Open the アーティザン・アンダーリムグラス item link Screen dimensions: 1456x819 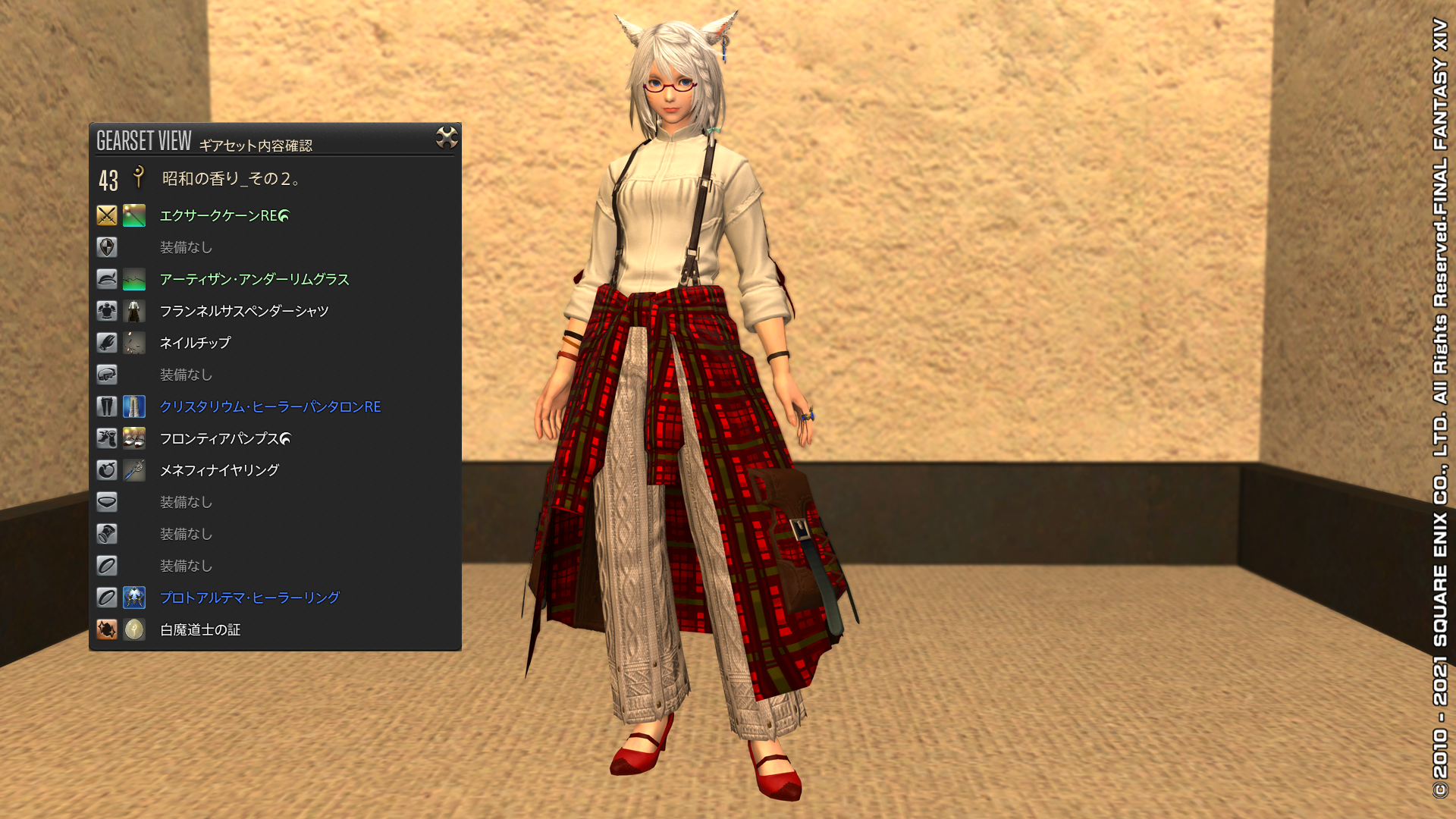254,279
